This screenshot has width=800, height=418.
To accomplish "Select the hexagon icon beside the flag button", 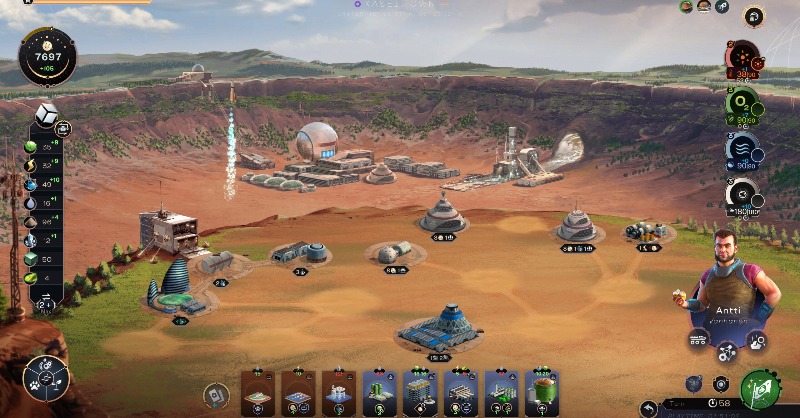I will [721, 383].
